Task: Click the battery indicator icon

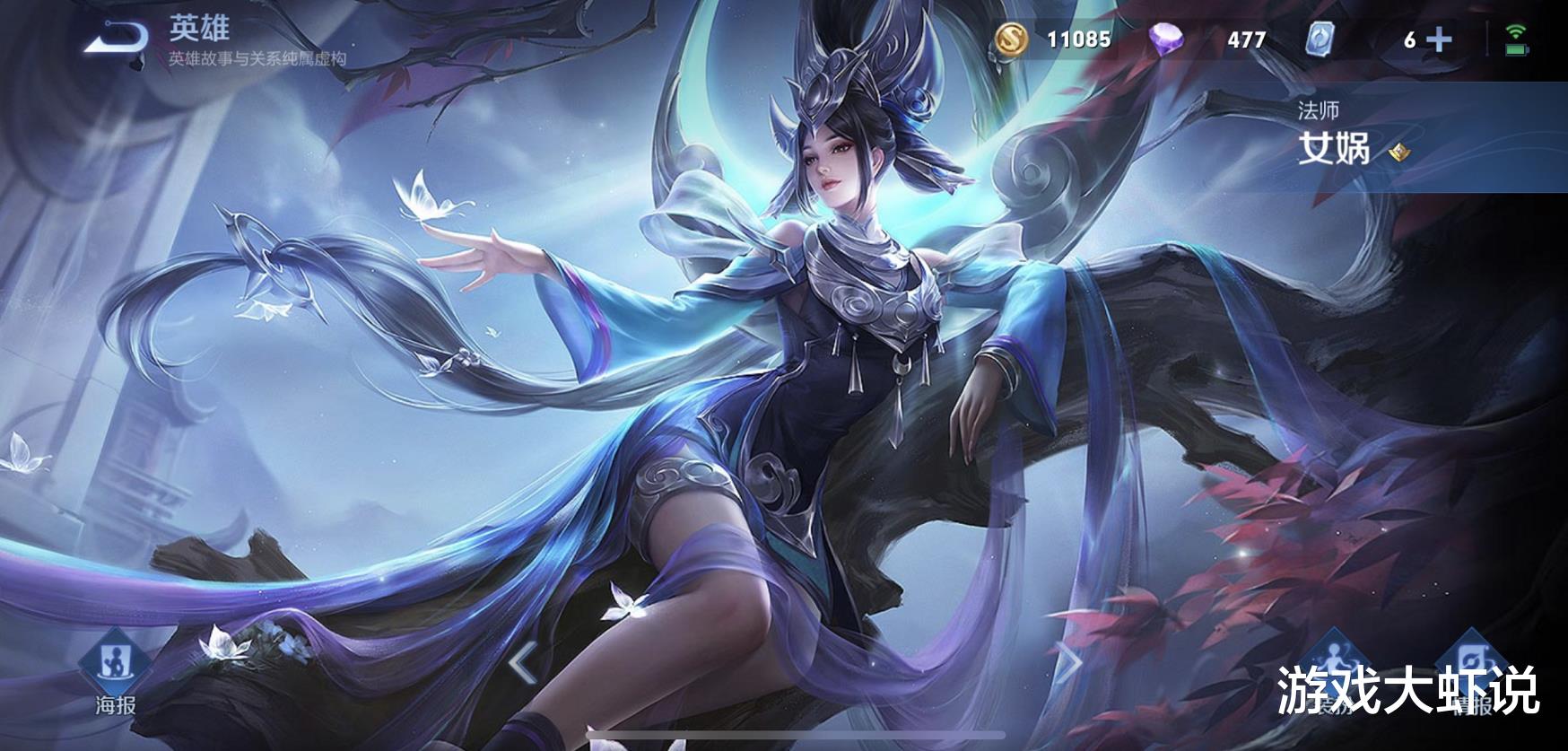Action: (x=1518, y=50)
